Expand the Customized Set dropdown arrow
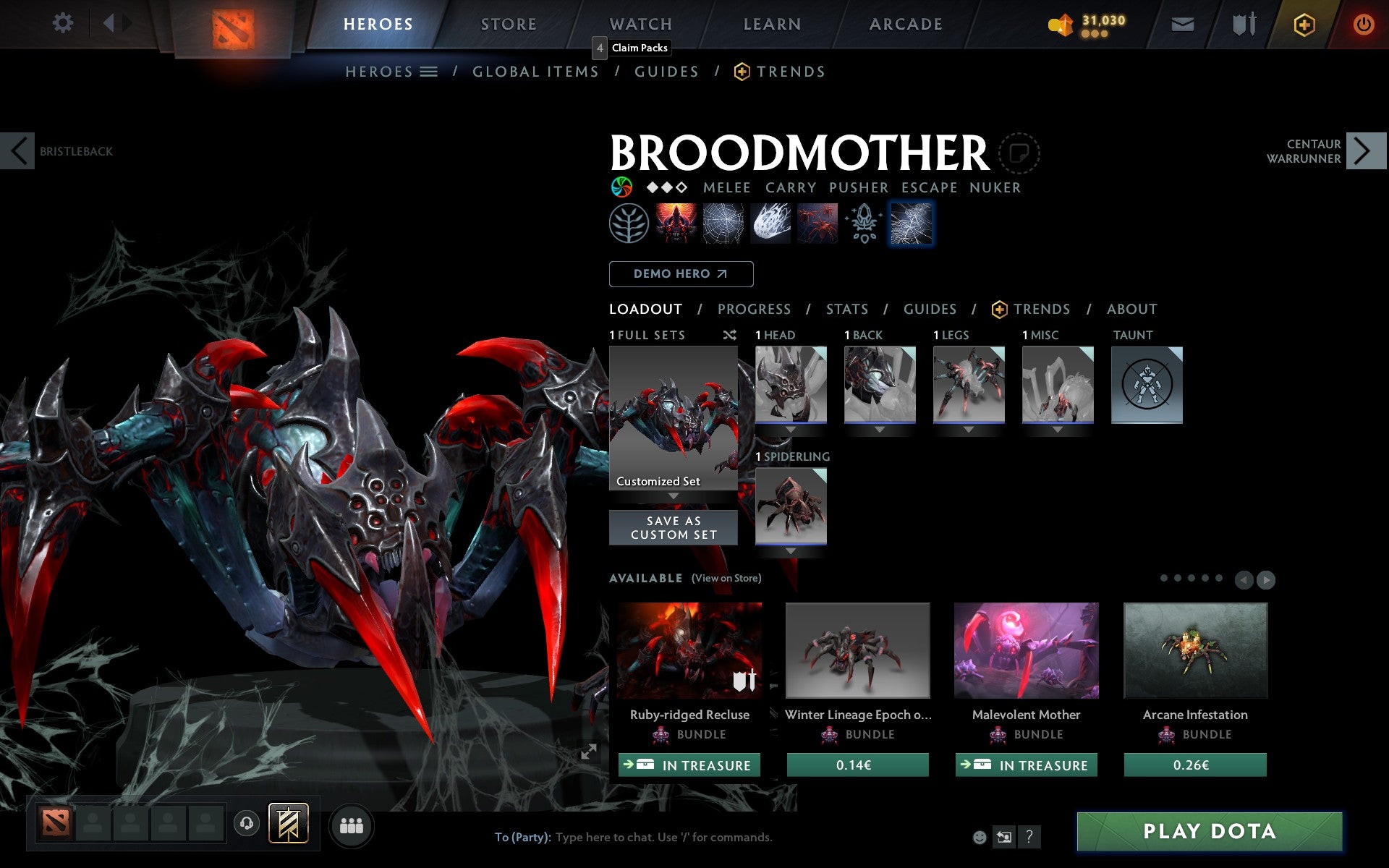 (x=674, y=495)
